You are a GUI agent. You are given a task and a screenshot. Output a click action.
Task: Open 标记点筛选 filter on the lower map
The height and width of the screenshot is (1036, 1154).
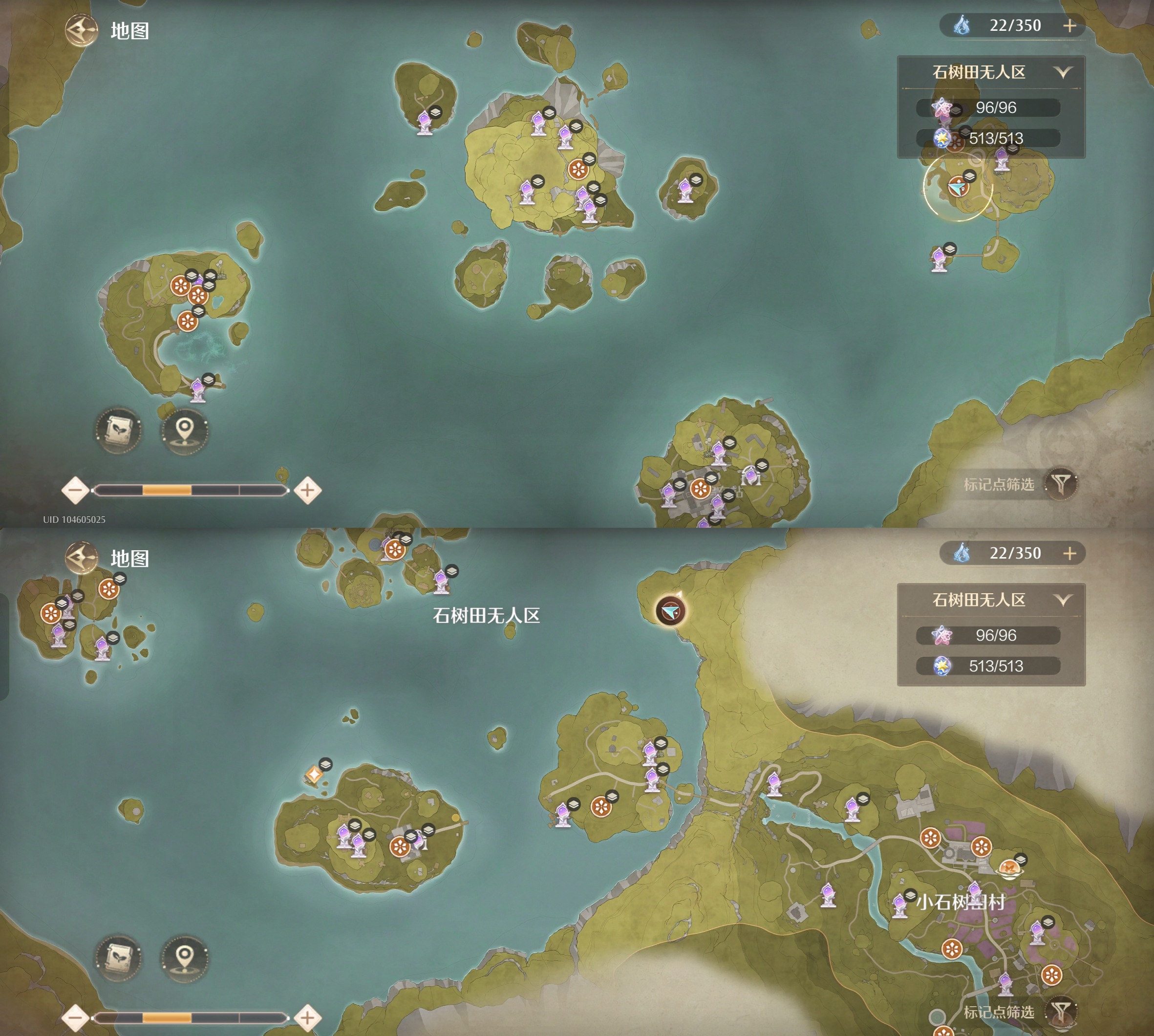(x=1061, y=1012)
